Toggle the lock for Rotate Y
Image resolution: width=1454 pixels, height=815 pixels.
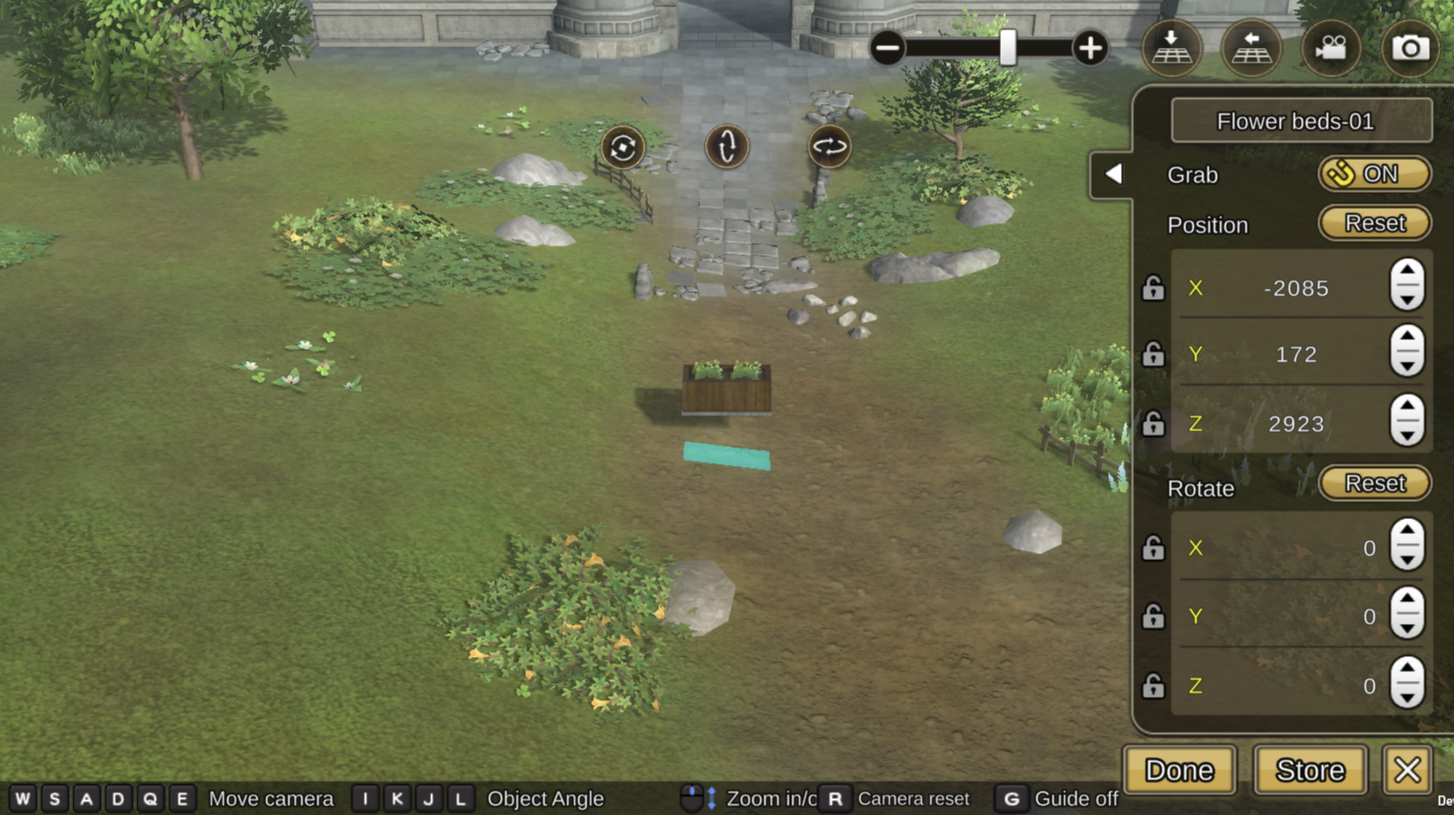(1153, 616)
